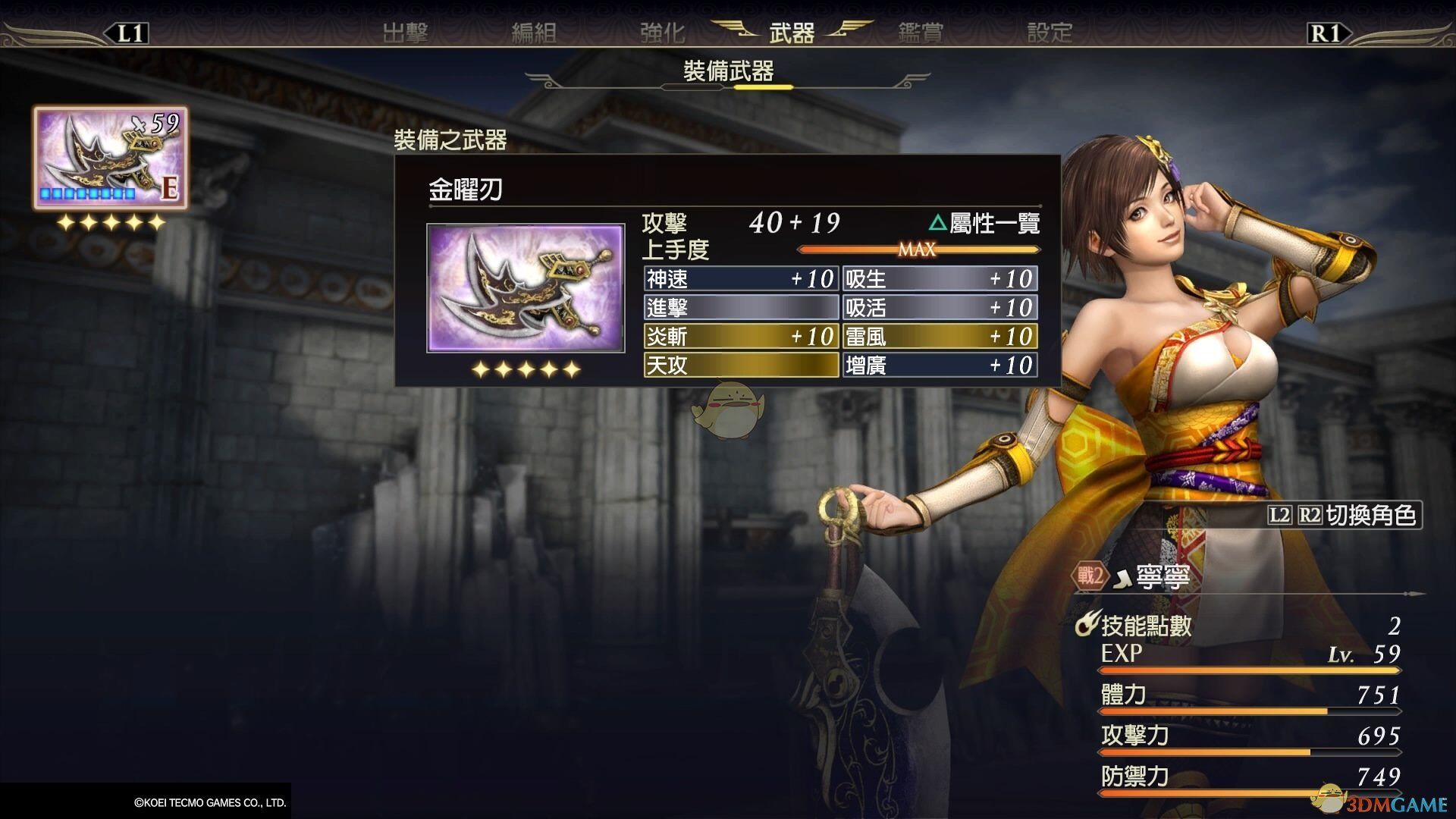Pick the 吸生 attribute slot
1456x819 pixels.
tap(940, 279)
